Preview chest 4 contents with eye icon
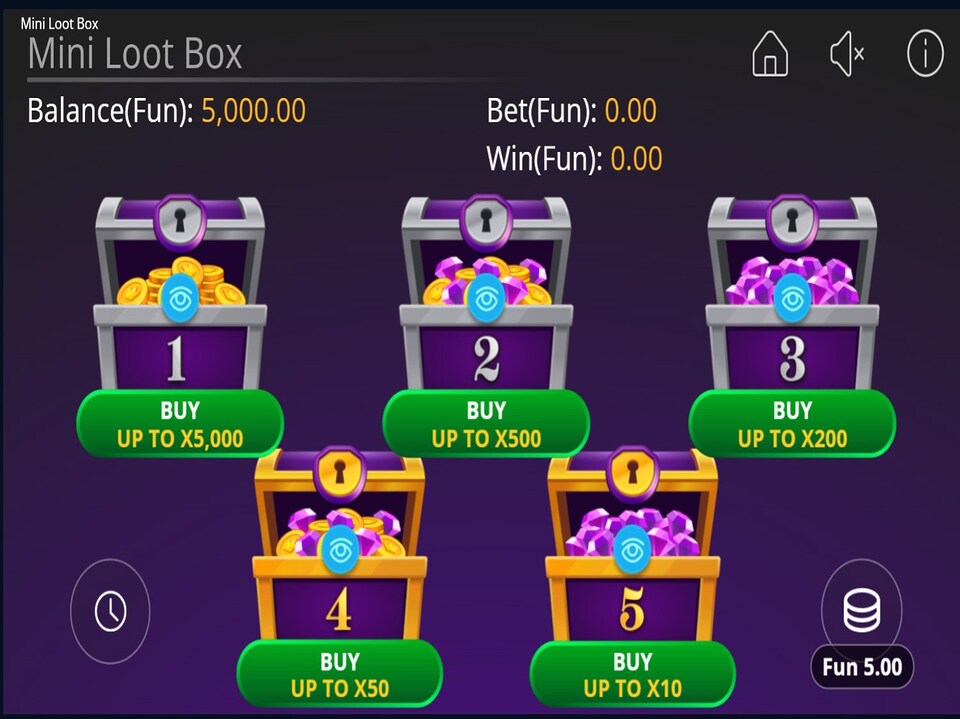The height and width of the screenshot is (719, 960). pos(340,550)
